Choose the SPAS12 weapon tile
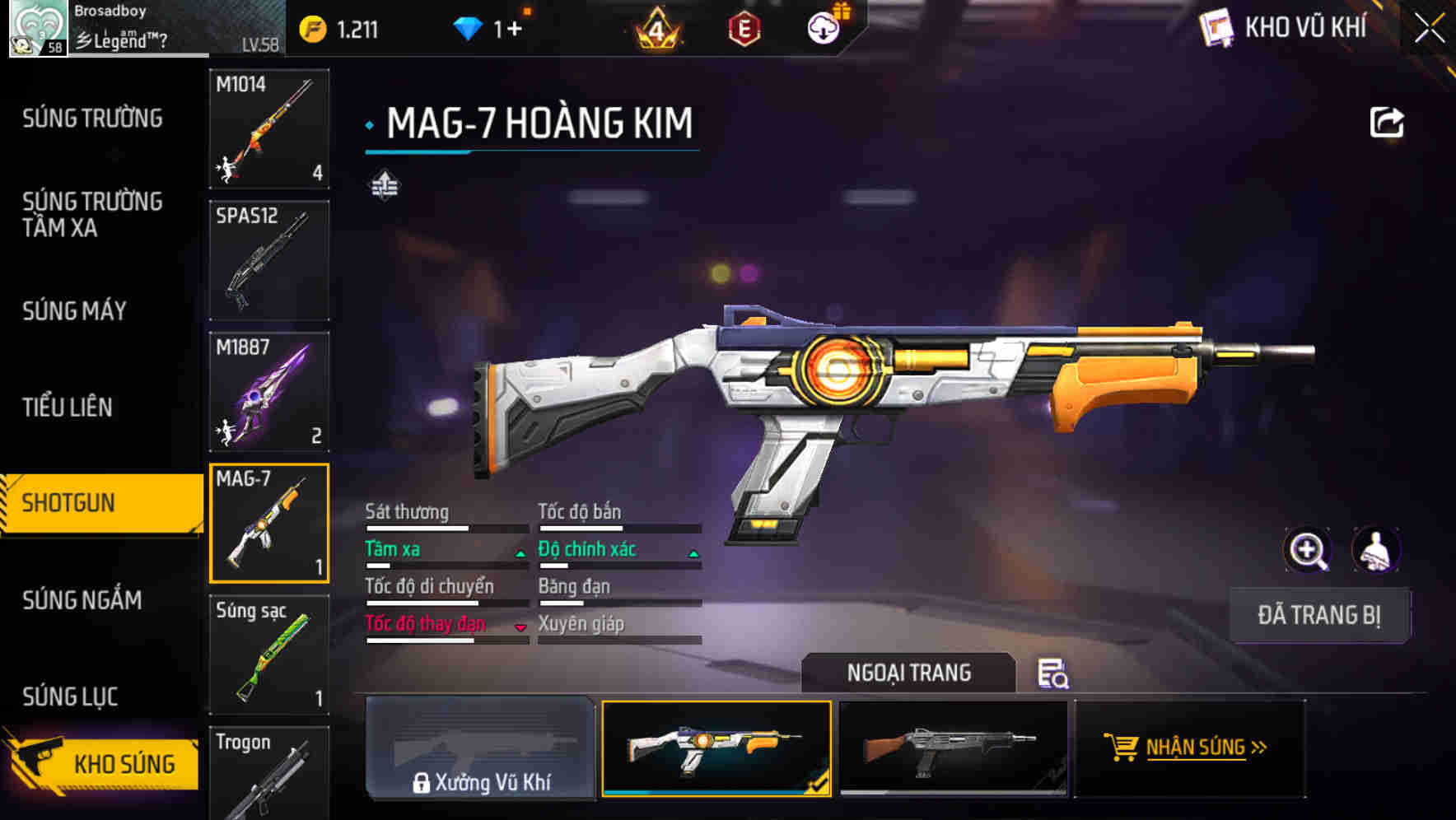The image size is (1456, 820). tap(269, 260)
